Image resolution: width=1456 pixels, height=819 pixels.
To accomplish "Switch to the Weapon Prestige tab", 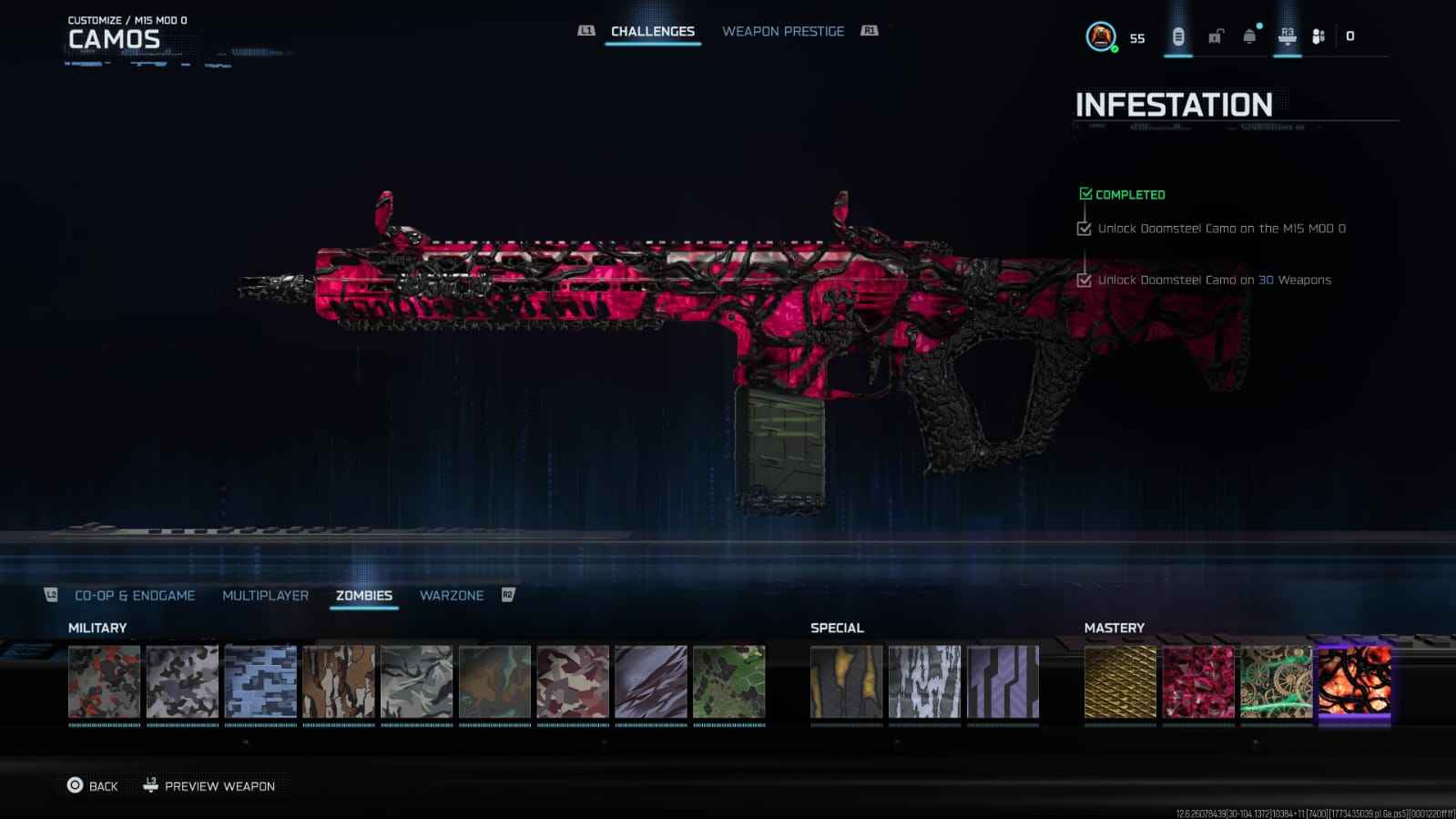I will pos(783,30).
